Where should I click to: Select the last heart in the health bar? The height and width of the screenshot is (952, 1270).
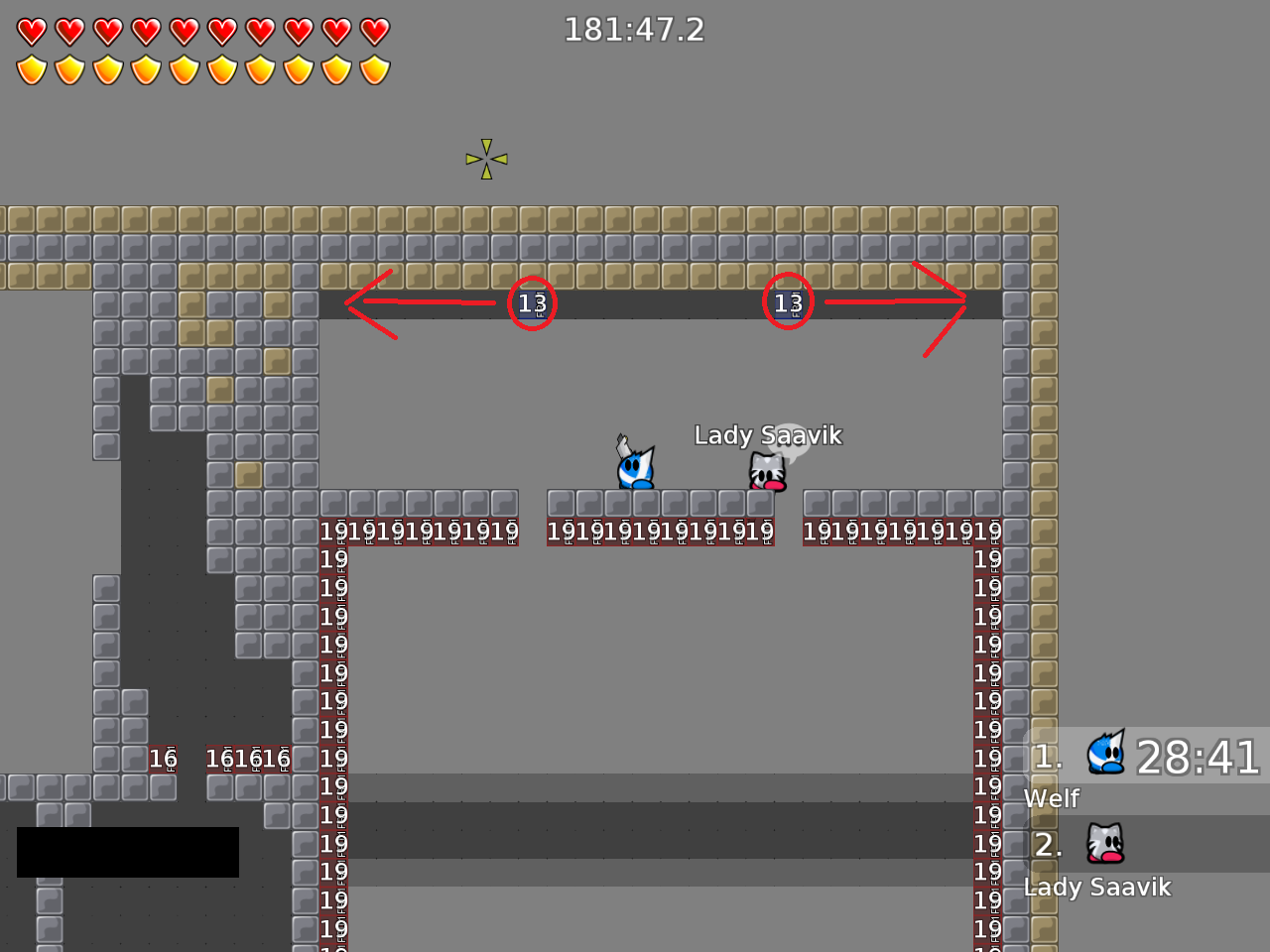coord(374,30)
